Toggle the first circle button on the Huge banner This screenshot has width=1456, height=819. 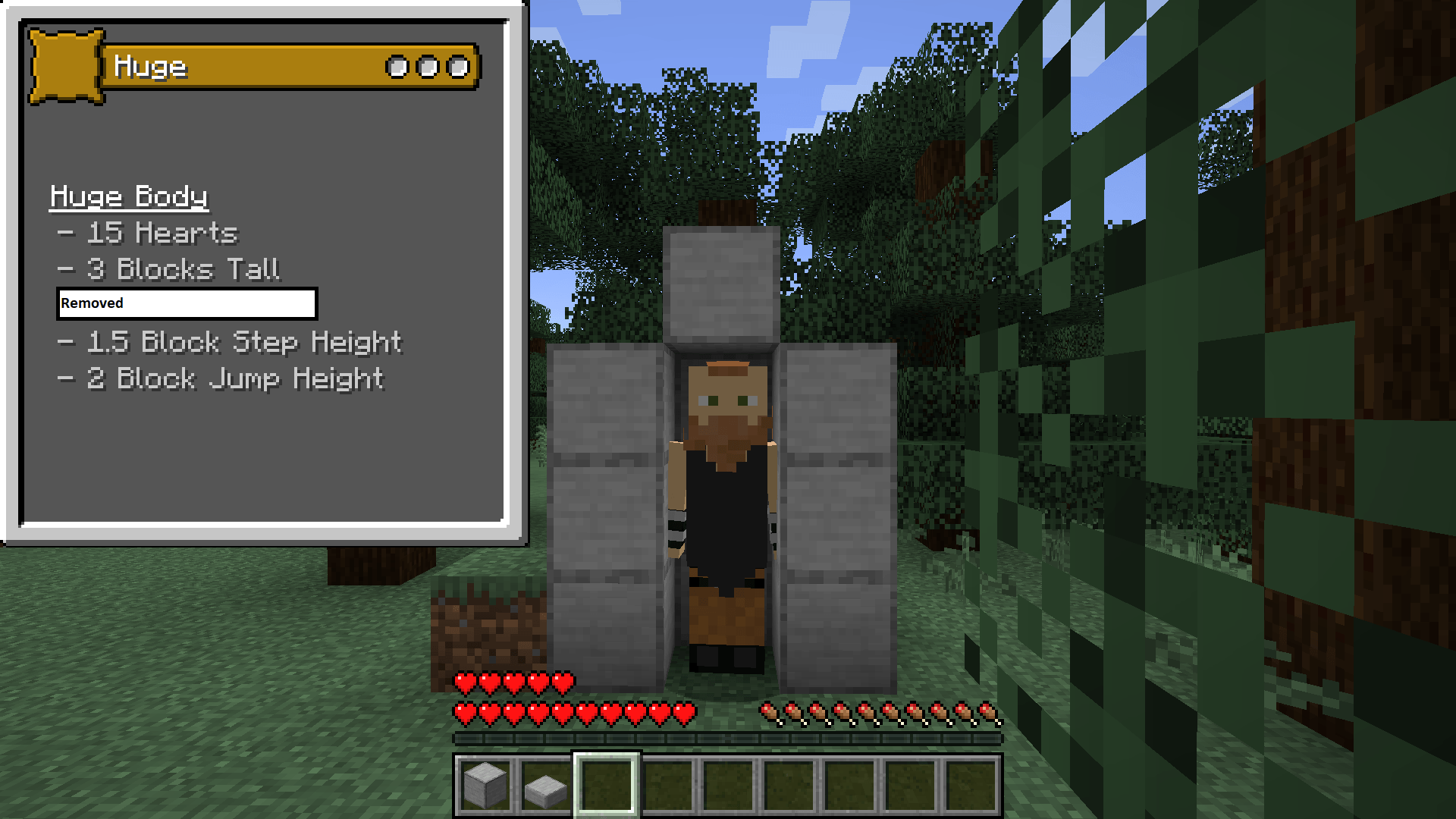click(x=397, y=67)
